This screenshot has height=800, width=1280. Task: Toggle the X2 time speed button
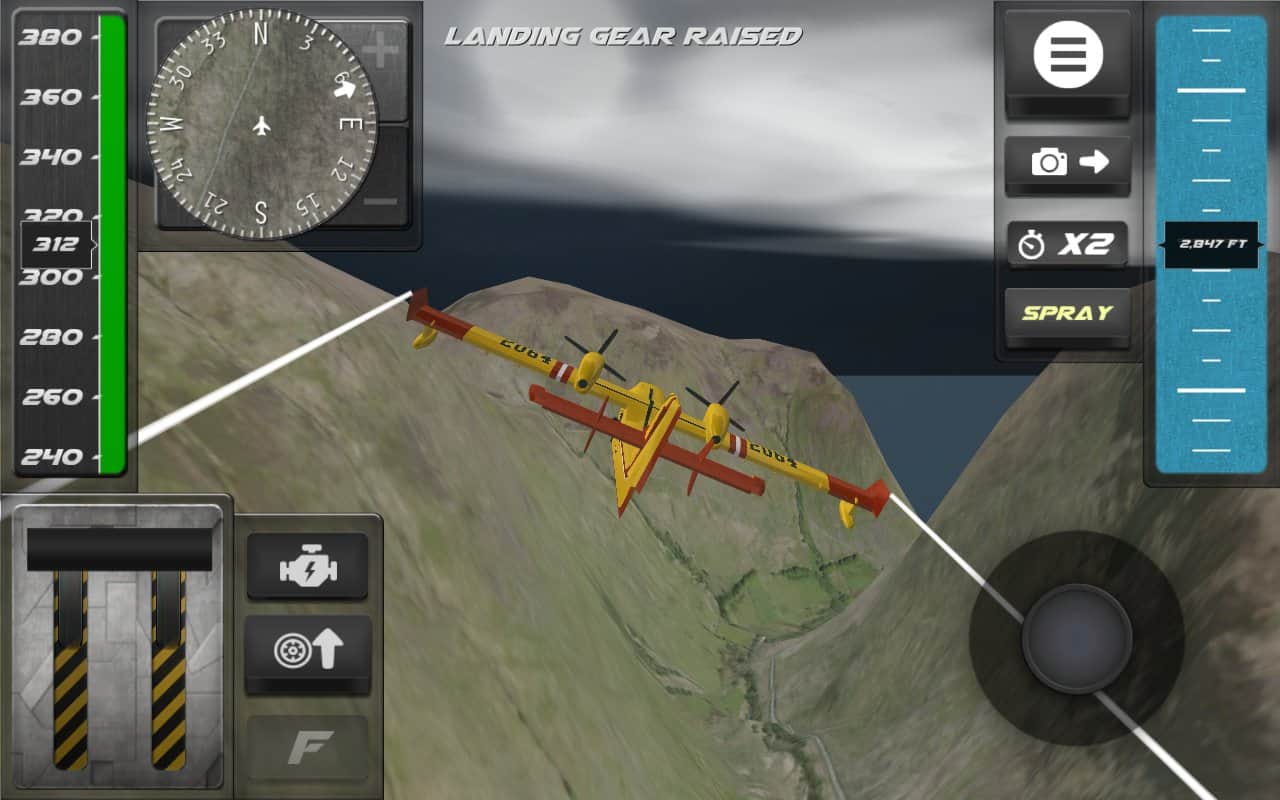(1067, 244)
